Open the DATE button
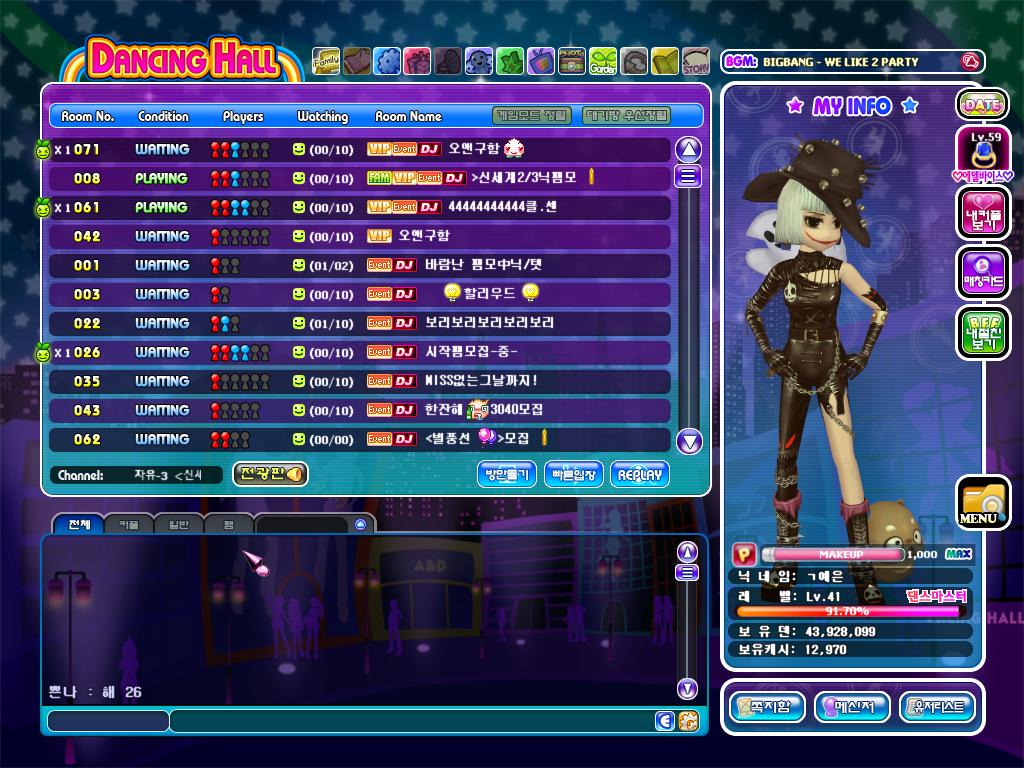This screenshot has width=1024, height=768. 982,104
